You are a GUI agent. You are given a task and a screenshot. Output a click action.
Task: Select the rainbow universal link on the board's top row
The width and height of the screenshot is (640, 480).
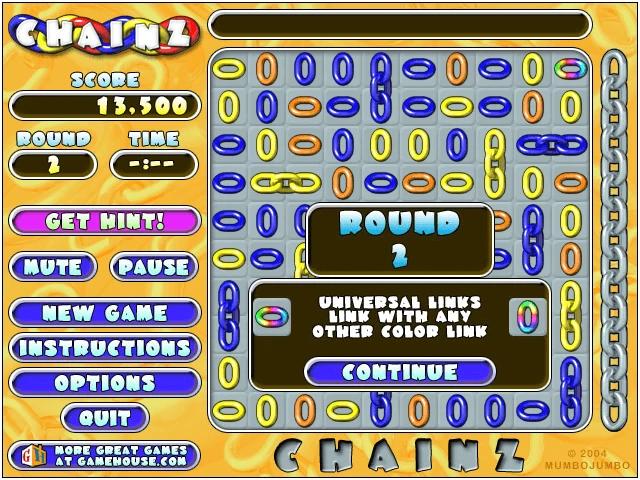click(x=570, y=69)
